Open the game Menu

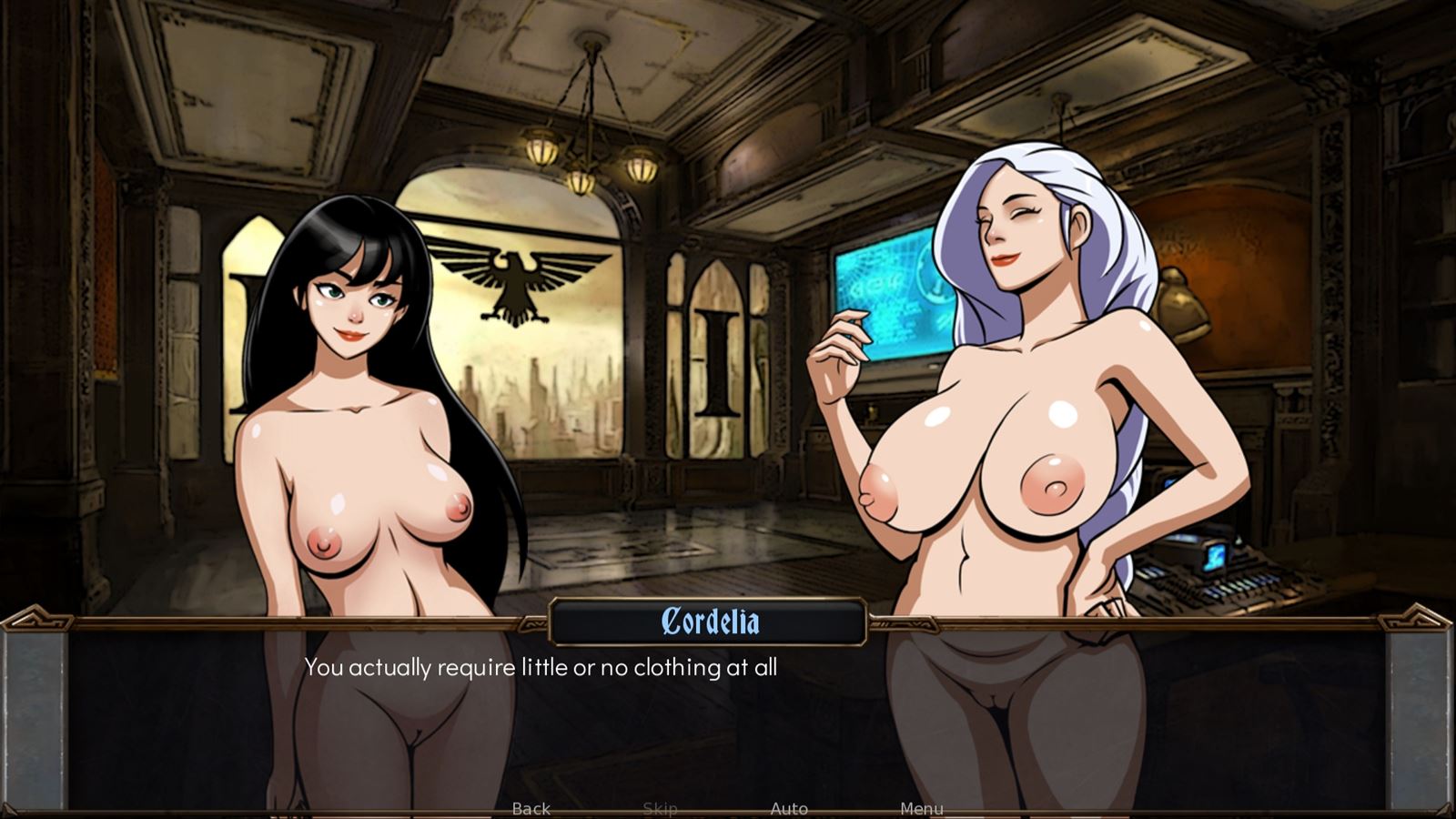[x=921, y=808]
